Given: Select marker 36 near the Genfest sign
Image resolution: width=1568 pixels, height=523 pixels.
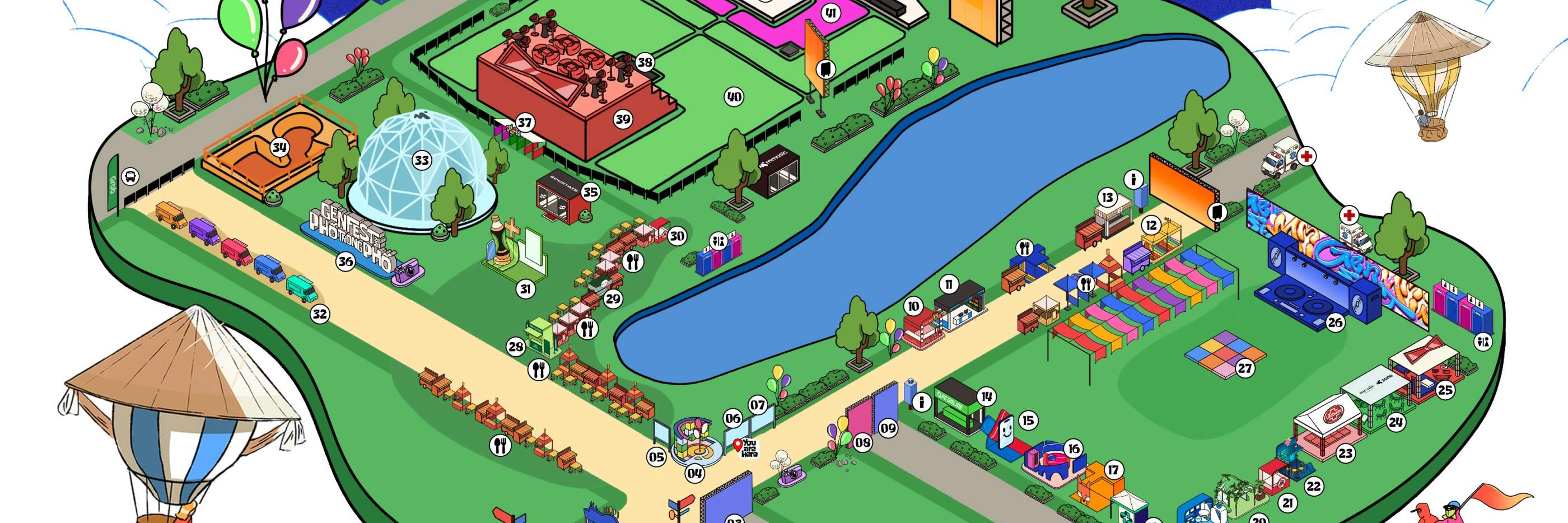Looking at the screenshot, I should [x=345, y=262].
